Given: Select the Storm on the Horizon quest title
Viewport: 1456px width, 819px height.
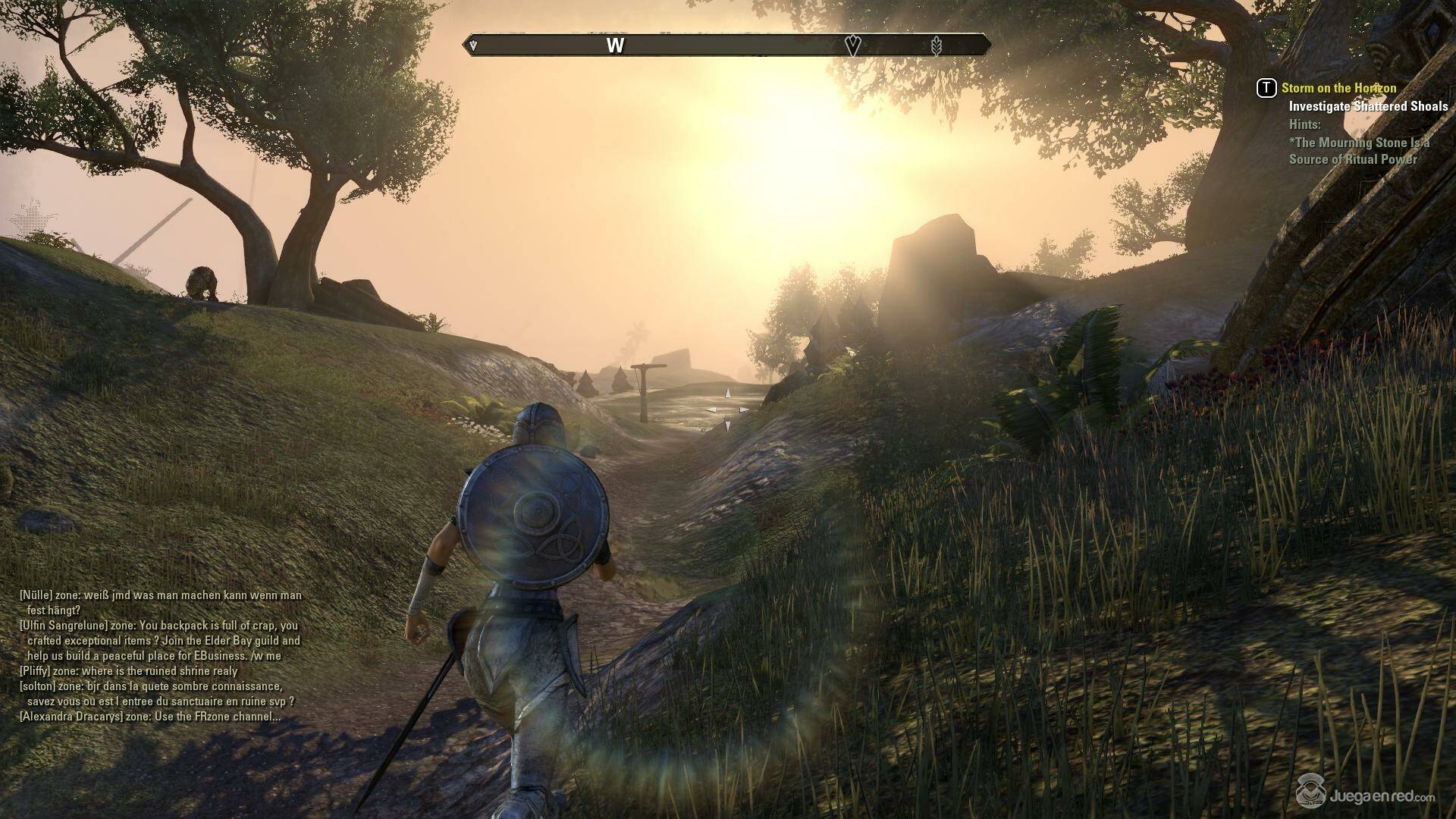Looking at the screenshot, I should point(1338,88).
